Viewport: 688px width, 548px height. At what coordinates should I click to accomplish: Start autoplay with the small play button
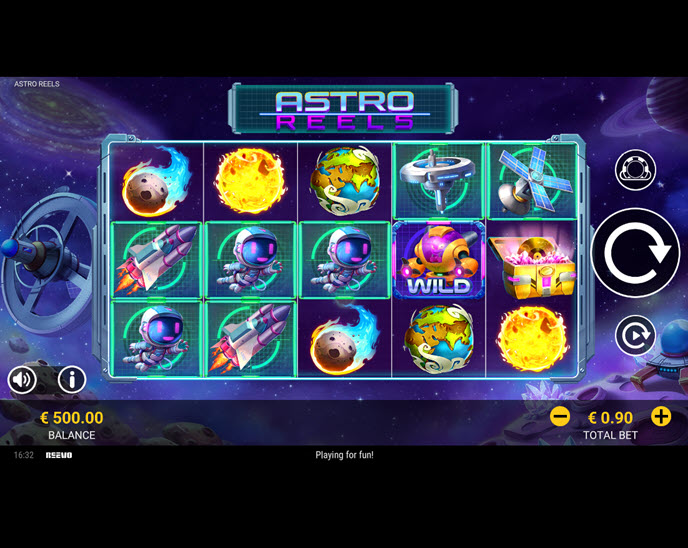click(635, 336)
